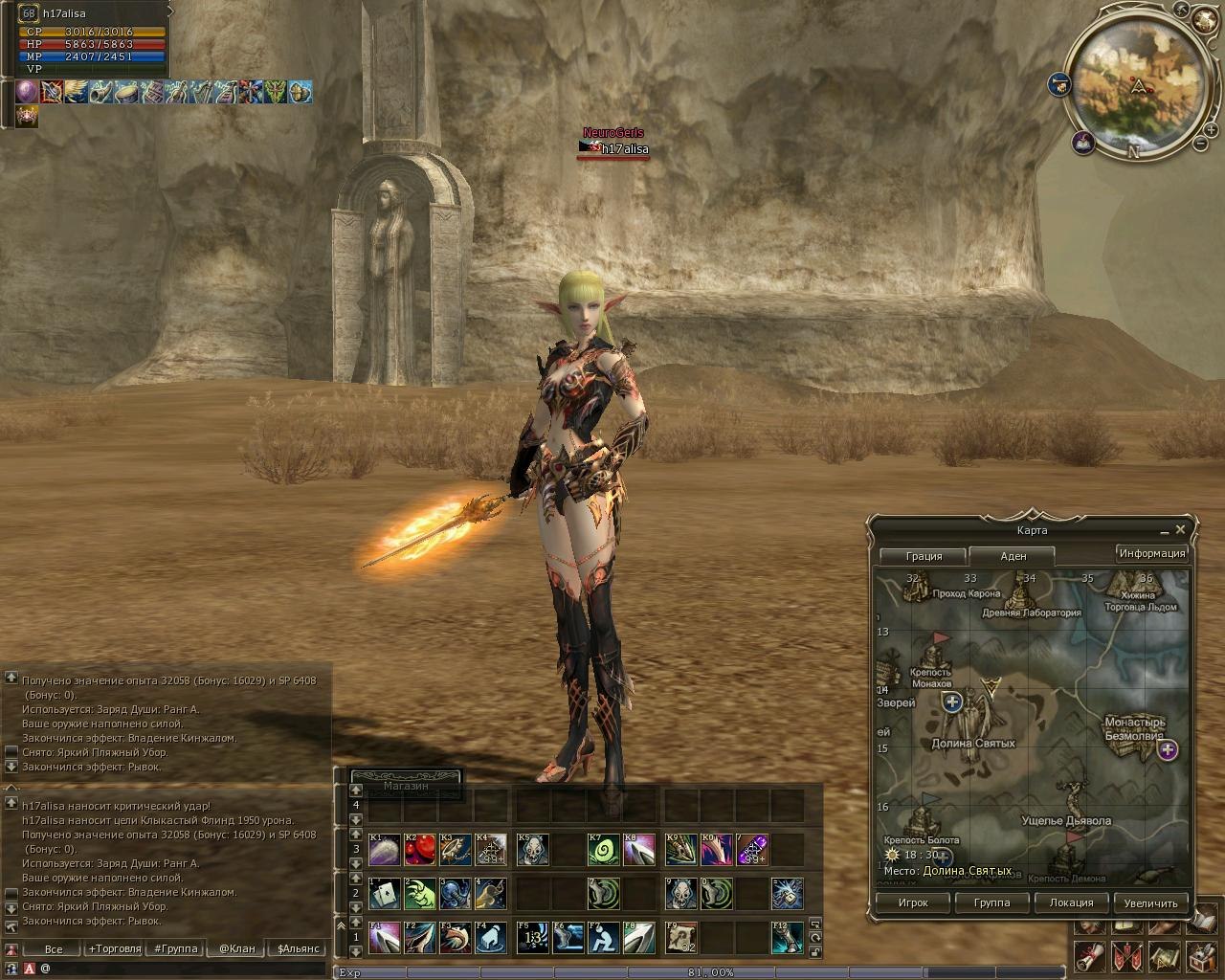
Task: Use the sitting figure action on F7
Action: tap(603, 938)
